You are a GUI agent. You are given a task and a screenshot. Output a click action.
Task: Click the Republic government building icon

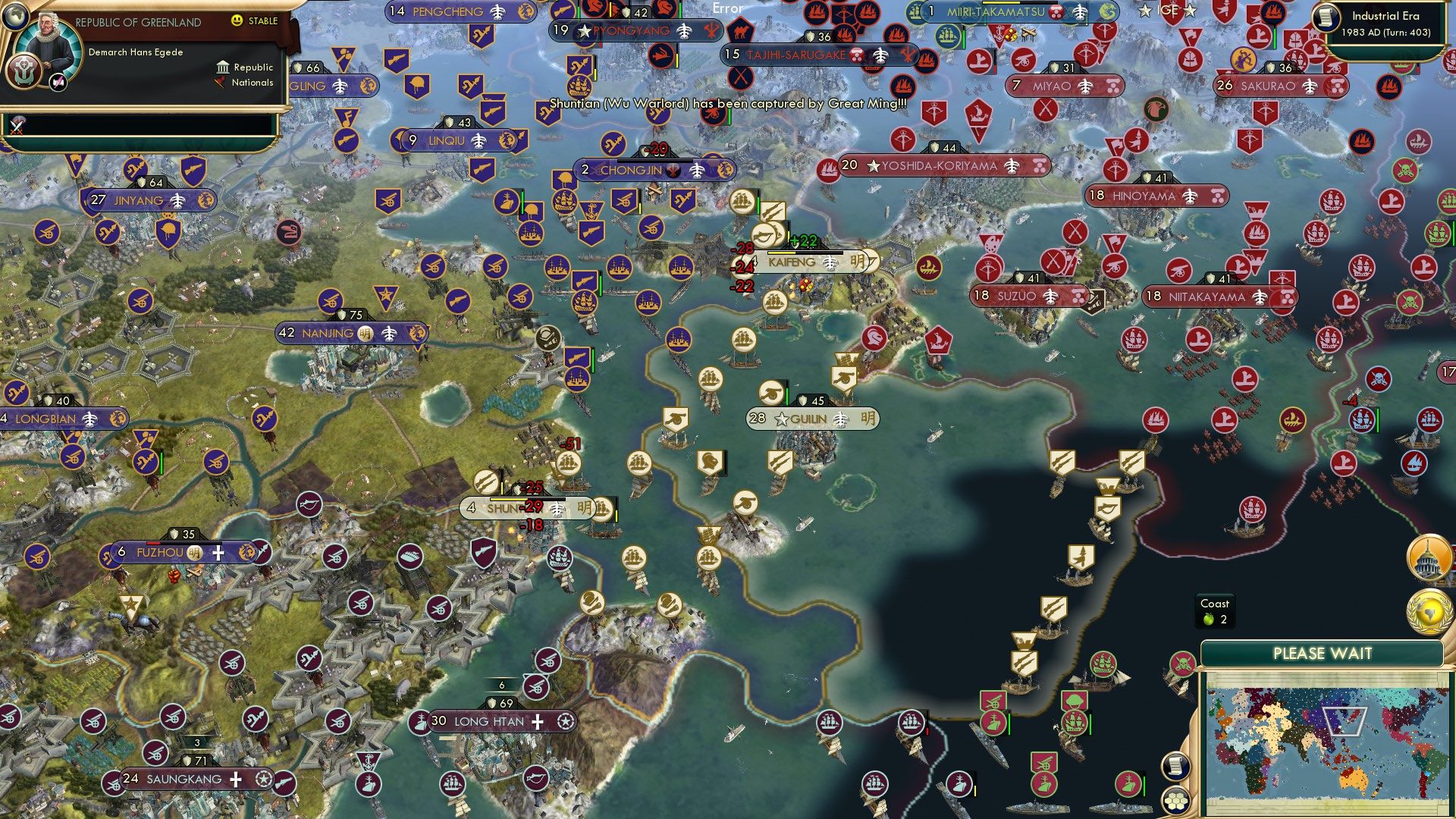point(222,67)
